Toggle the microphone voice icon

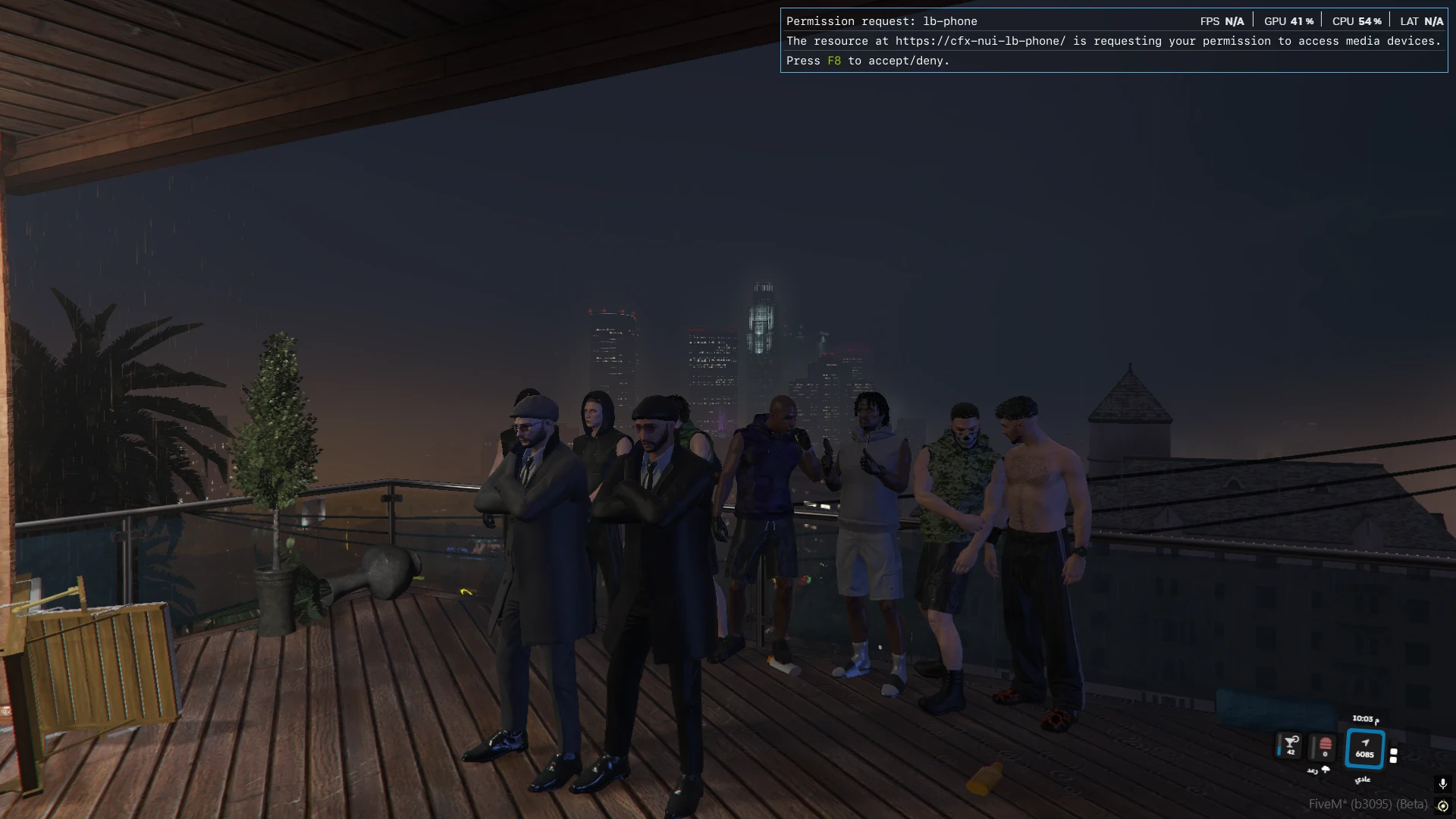coord(1442,784)
